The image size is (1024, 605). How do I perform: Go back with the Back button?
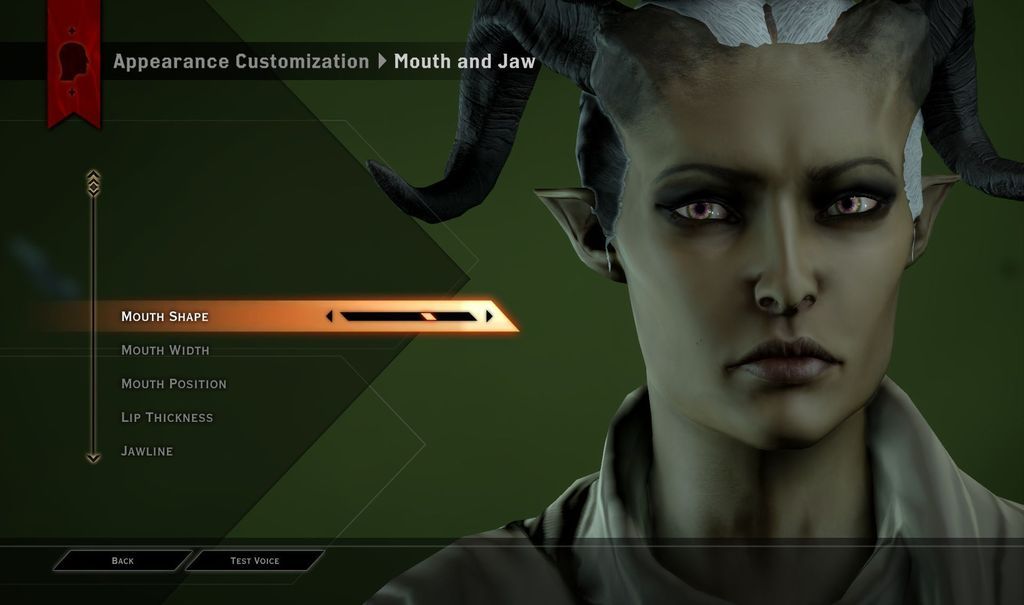click(122, 561)
